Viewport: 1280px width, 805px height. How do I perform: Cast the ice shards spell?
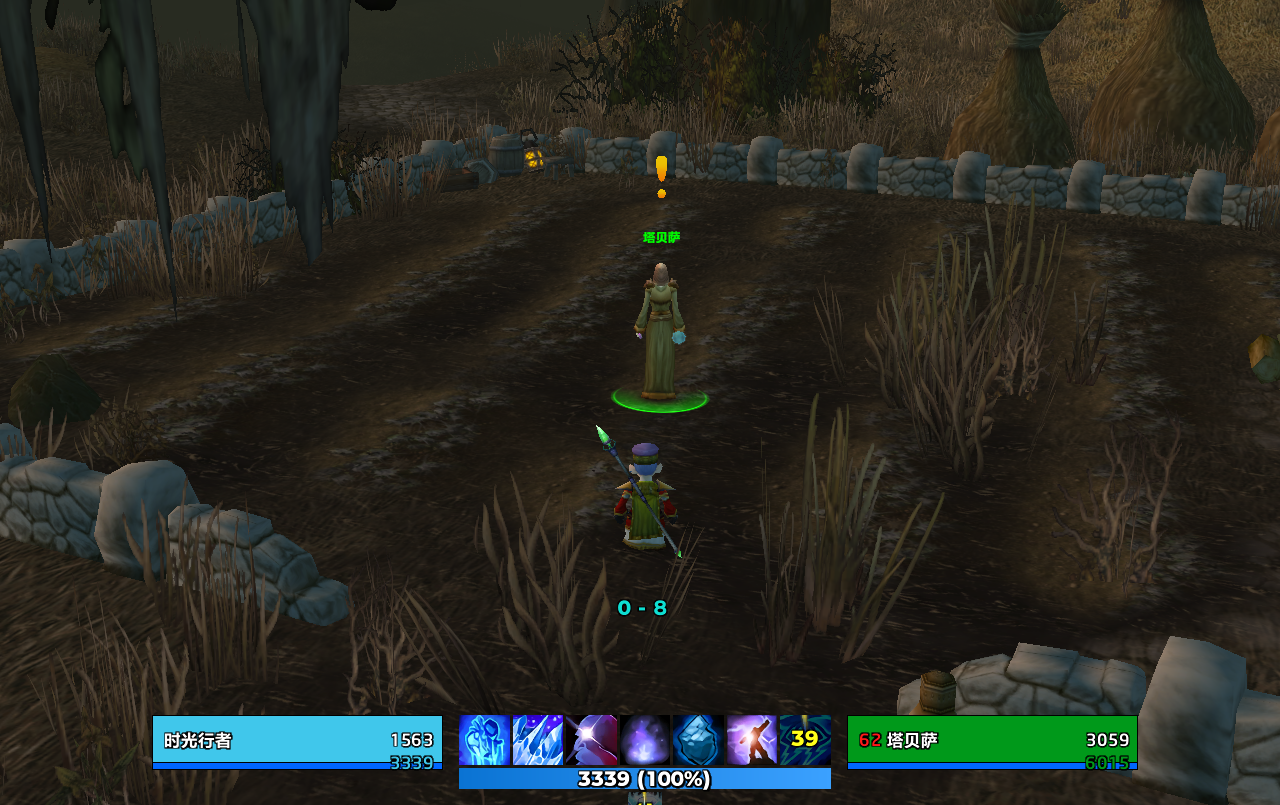(538, 741)
